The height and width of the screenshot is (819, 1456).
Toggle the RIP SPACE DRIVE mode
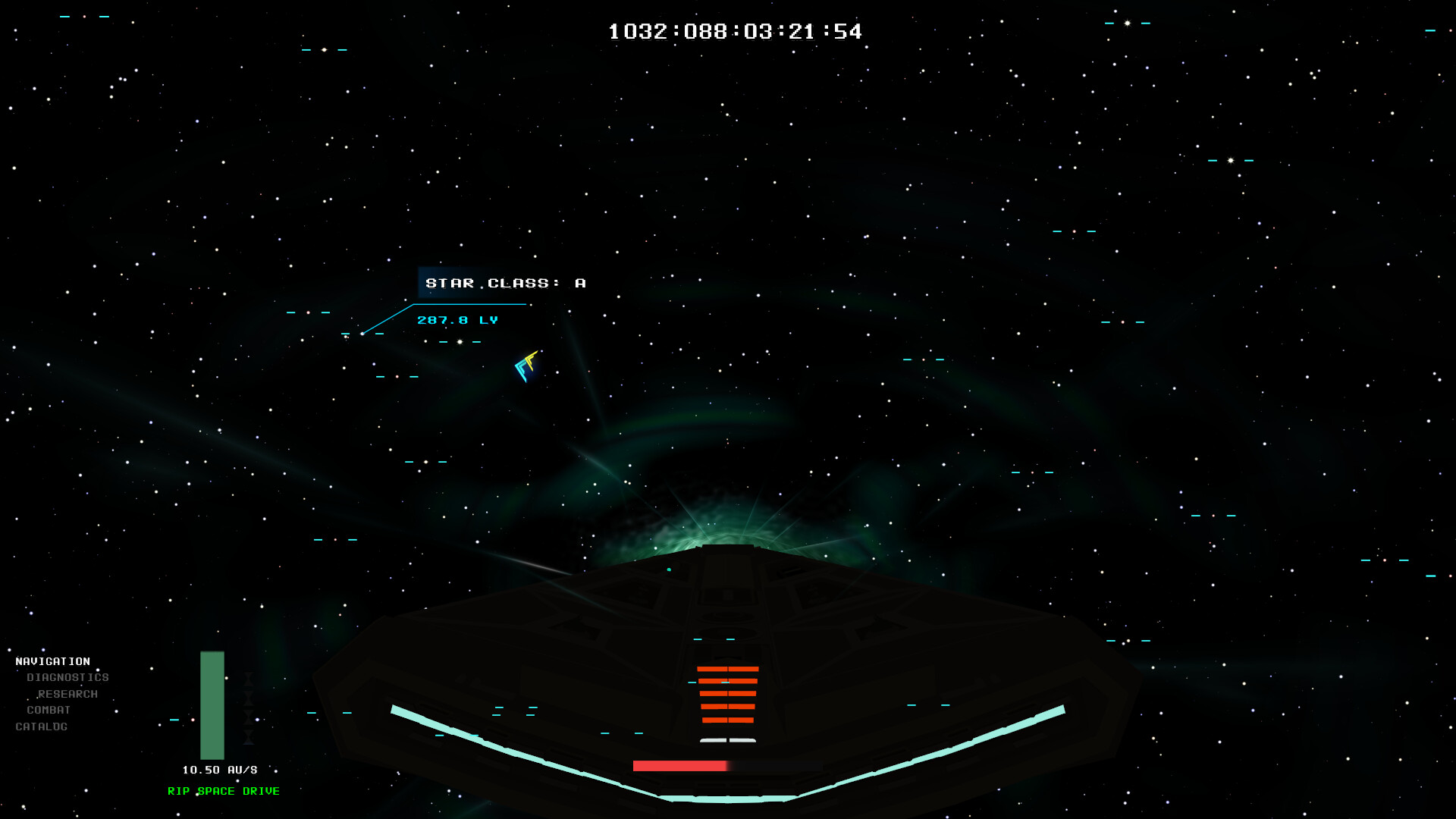(224, 790)
